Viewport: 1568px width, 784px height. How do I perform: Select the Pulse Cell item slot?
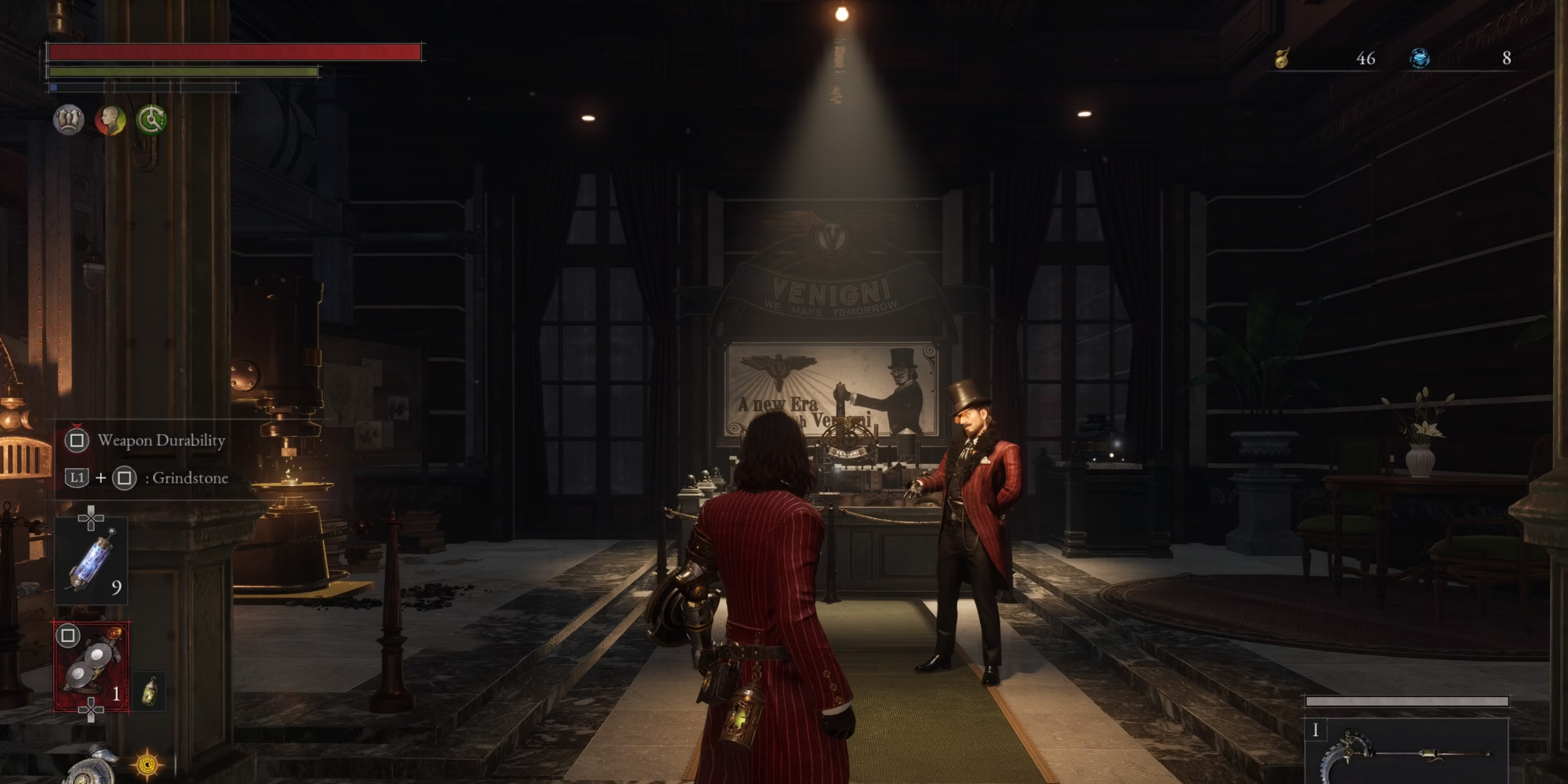tap(93, 561)
